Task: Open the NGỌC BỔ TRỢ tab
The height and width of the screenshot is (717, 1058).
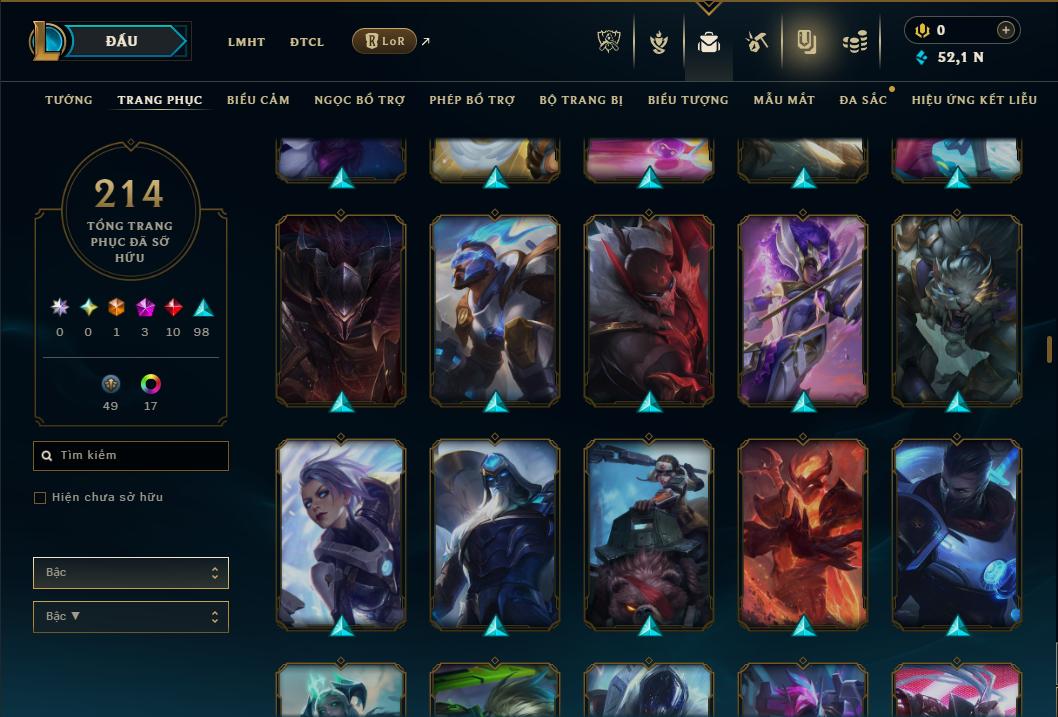Action: pos(359,100)
